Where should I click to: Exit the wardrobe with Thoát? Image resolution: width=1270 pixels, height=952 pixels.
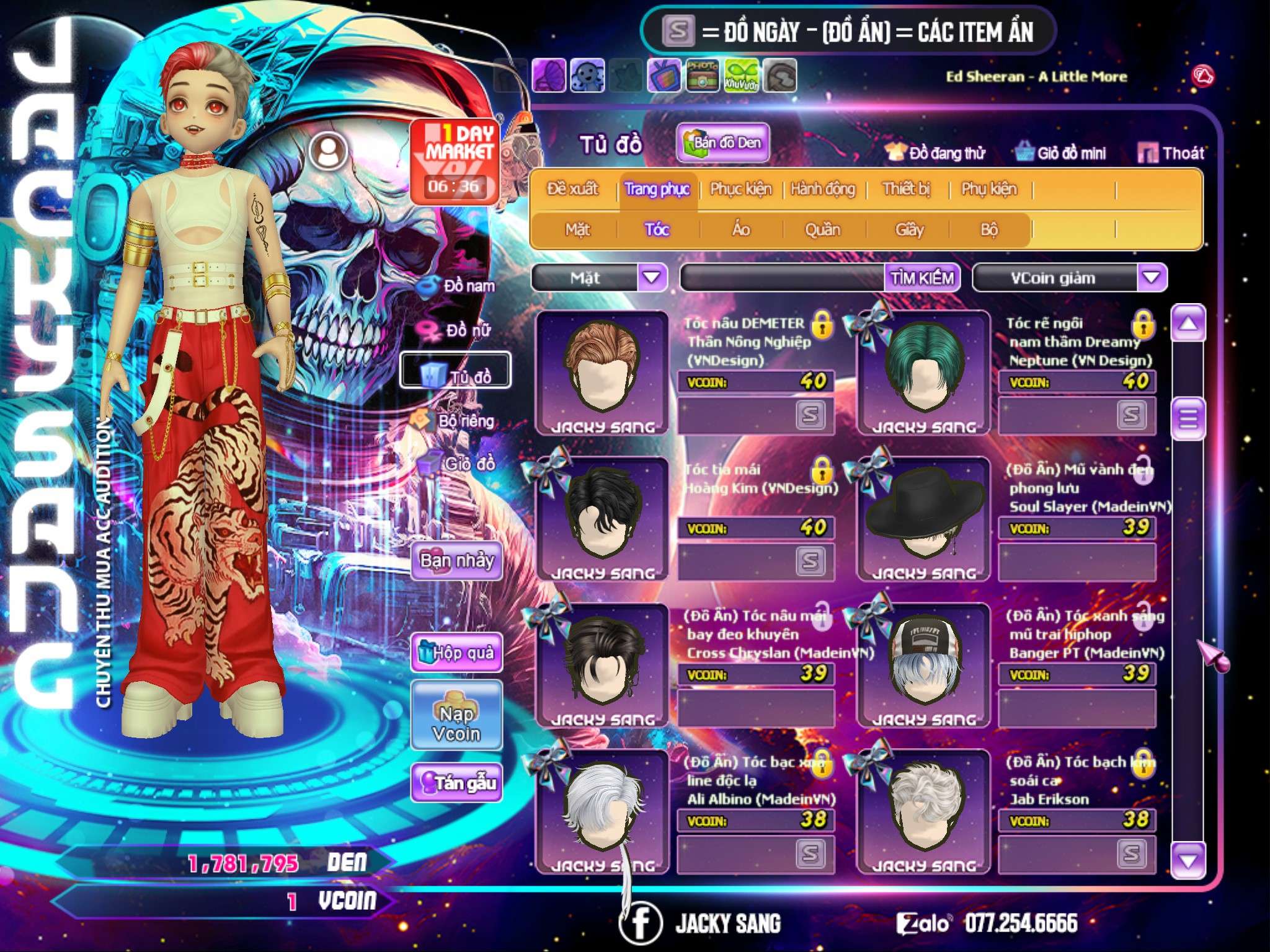(x=1171, y=152)
